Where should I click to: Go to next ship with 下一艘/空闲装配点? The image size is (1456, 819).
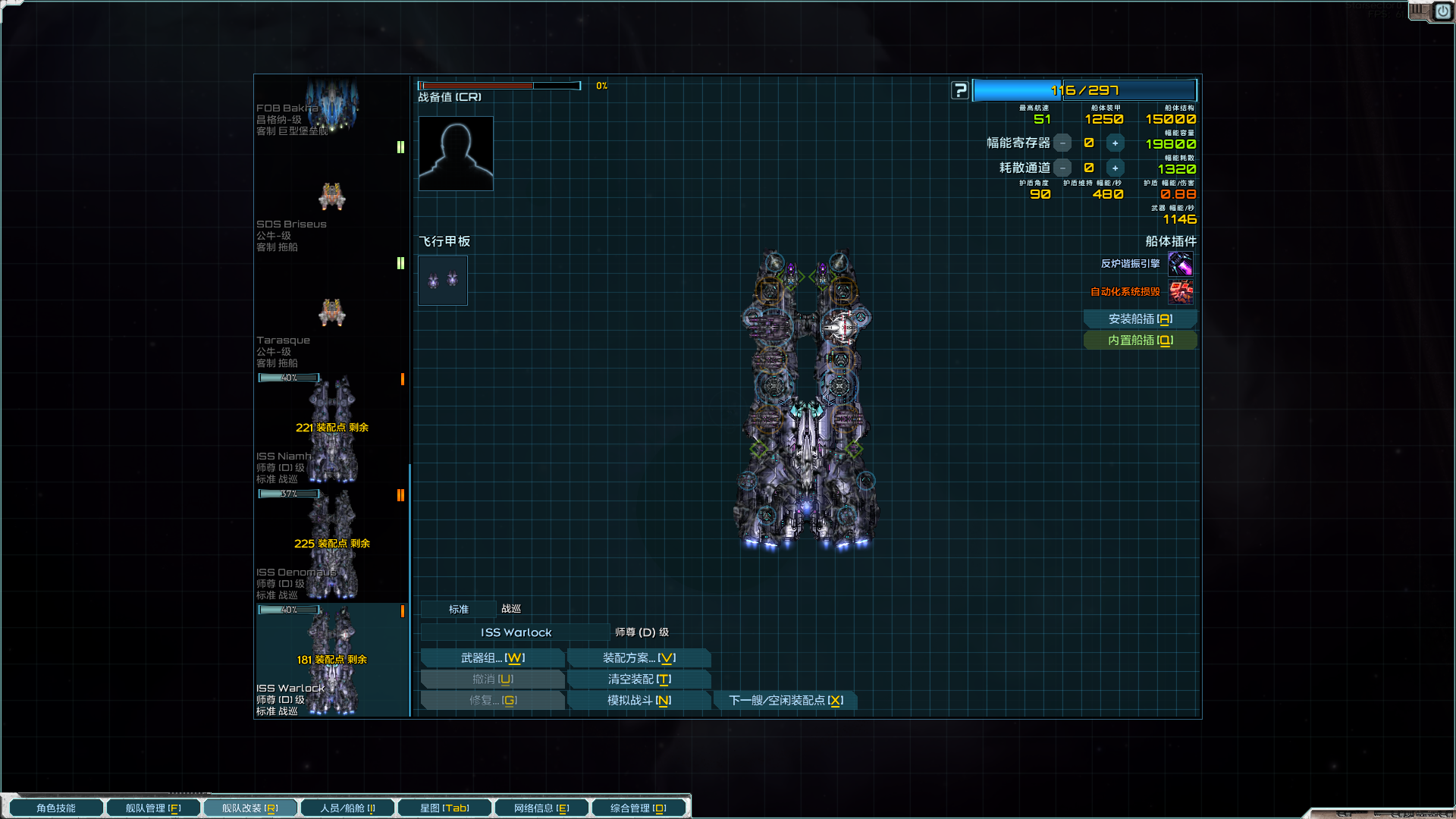[786, 701]
